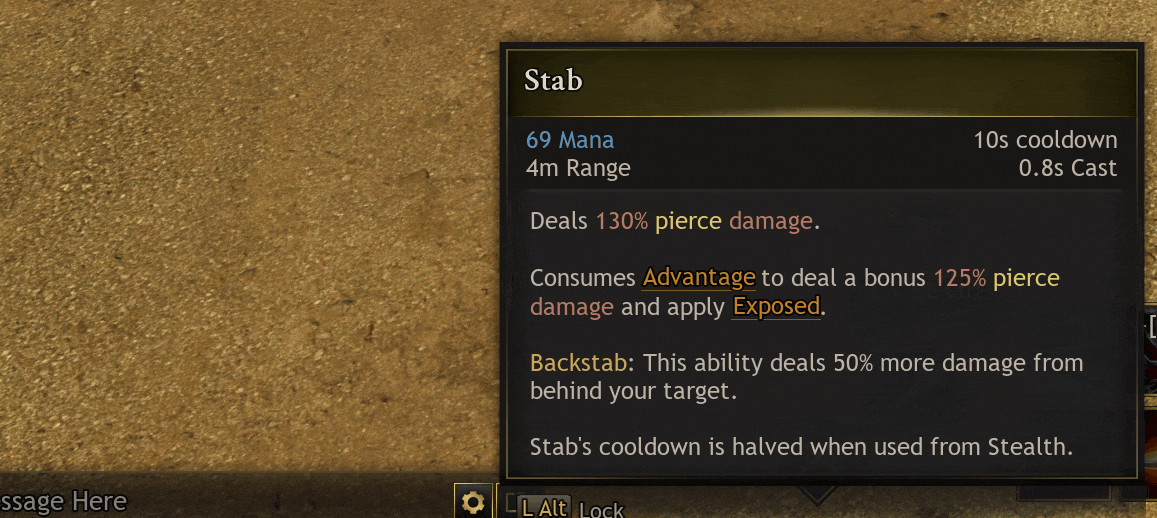1157x518 pixels.
Task: Select the underlined Exposed keyword
Action: pos(776,307)
